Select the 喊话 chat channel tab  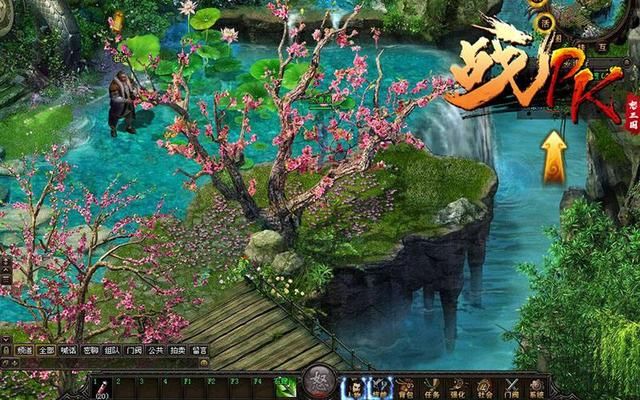pyautogui.click(x=67, y=351)
